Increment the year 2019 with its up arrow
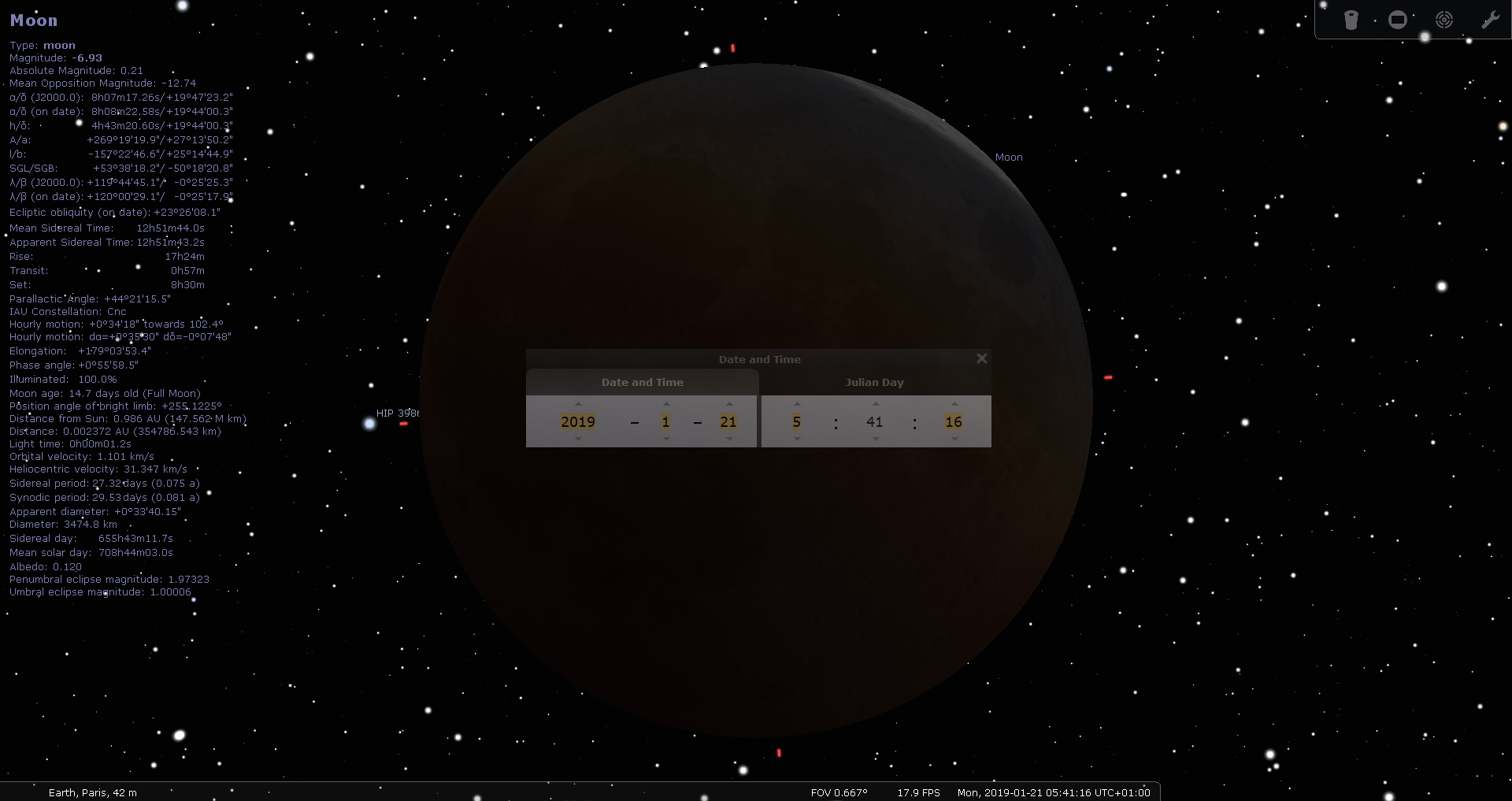1512x801 pixels. tap(579, 404)
